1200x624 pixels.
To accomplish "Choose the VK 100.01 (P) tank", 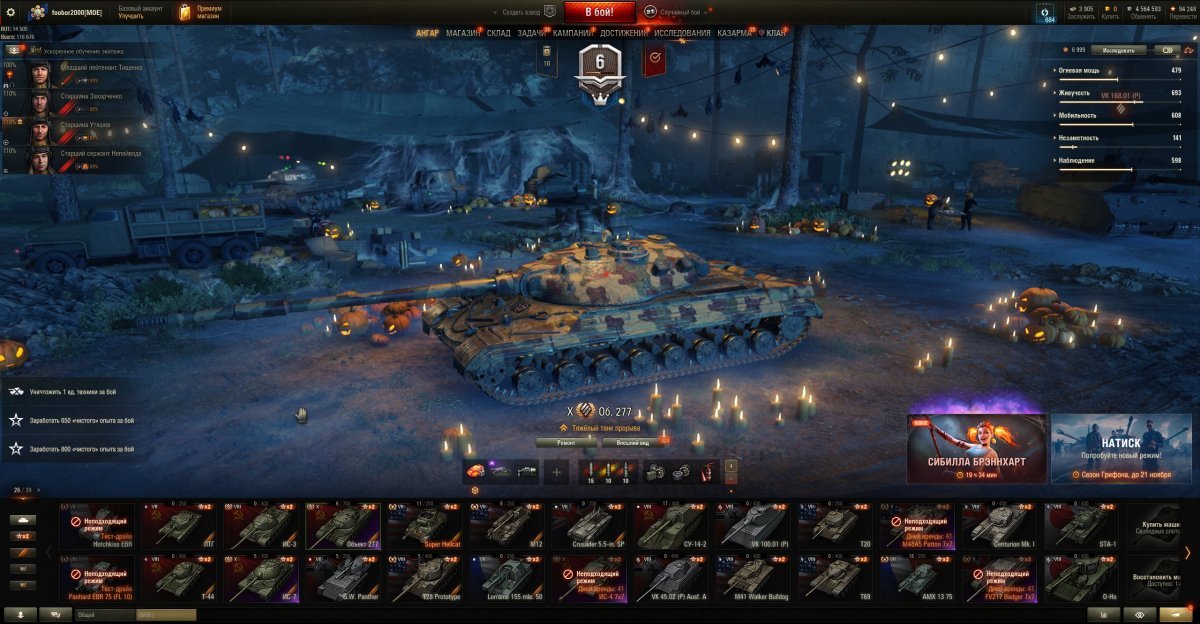I will (x=755, y=526).
